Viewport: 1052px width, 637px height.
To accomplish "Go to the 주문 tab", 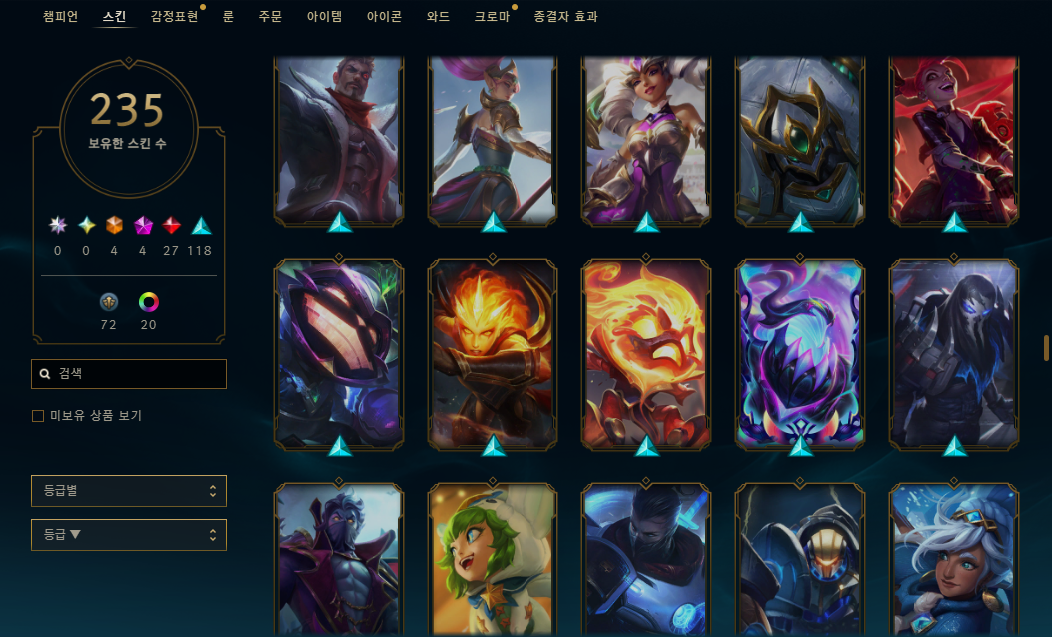I will 271,17.
